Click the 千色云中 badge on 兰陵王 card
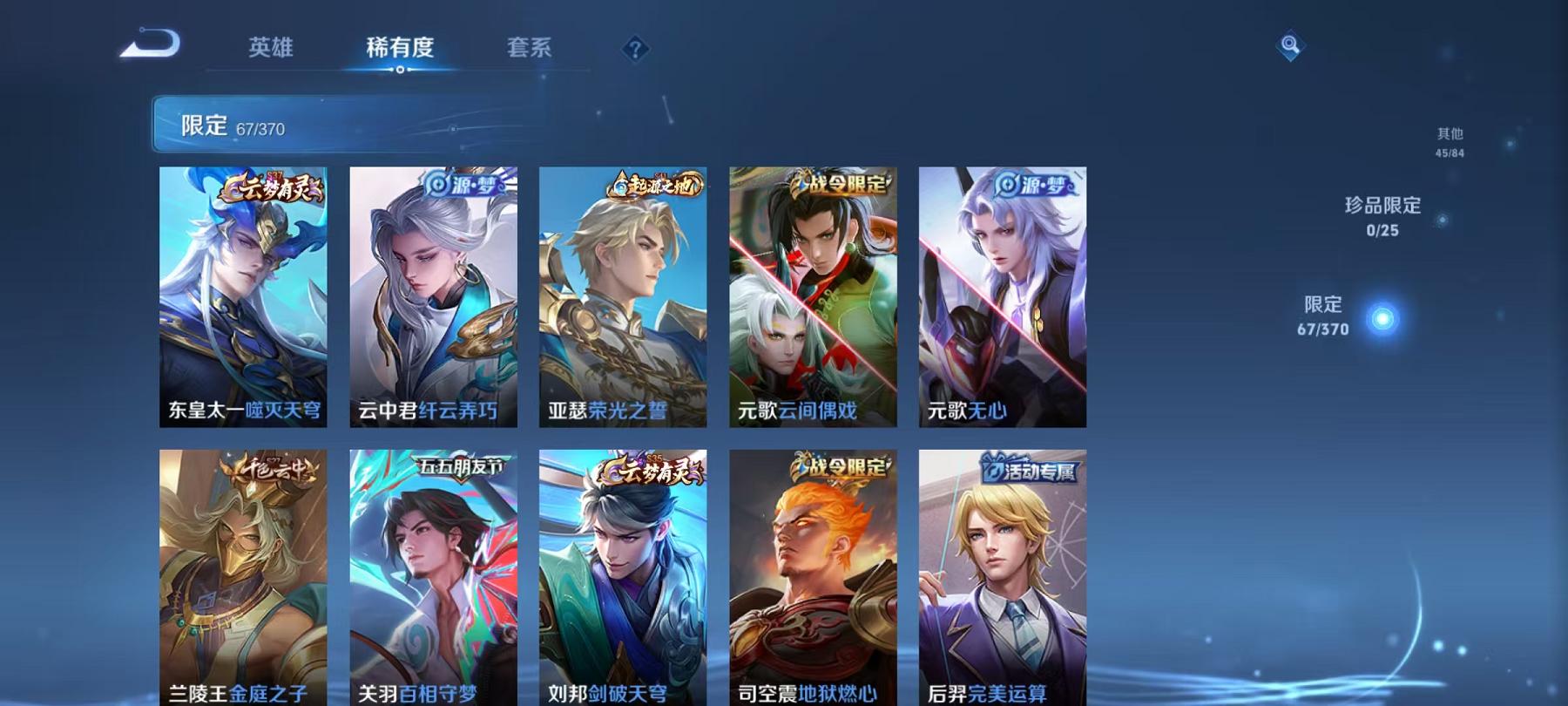Image resolution: width=1568 pixels, height=706 pixels. [274, 468]
